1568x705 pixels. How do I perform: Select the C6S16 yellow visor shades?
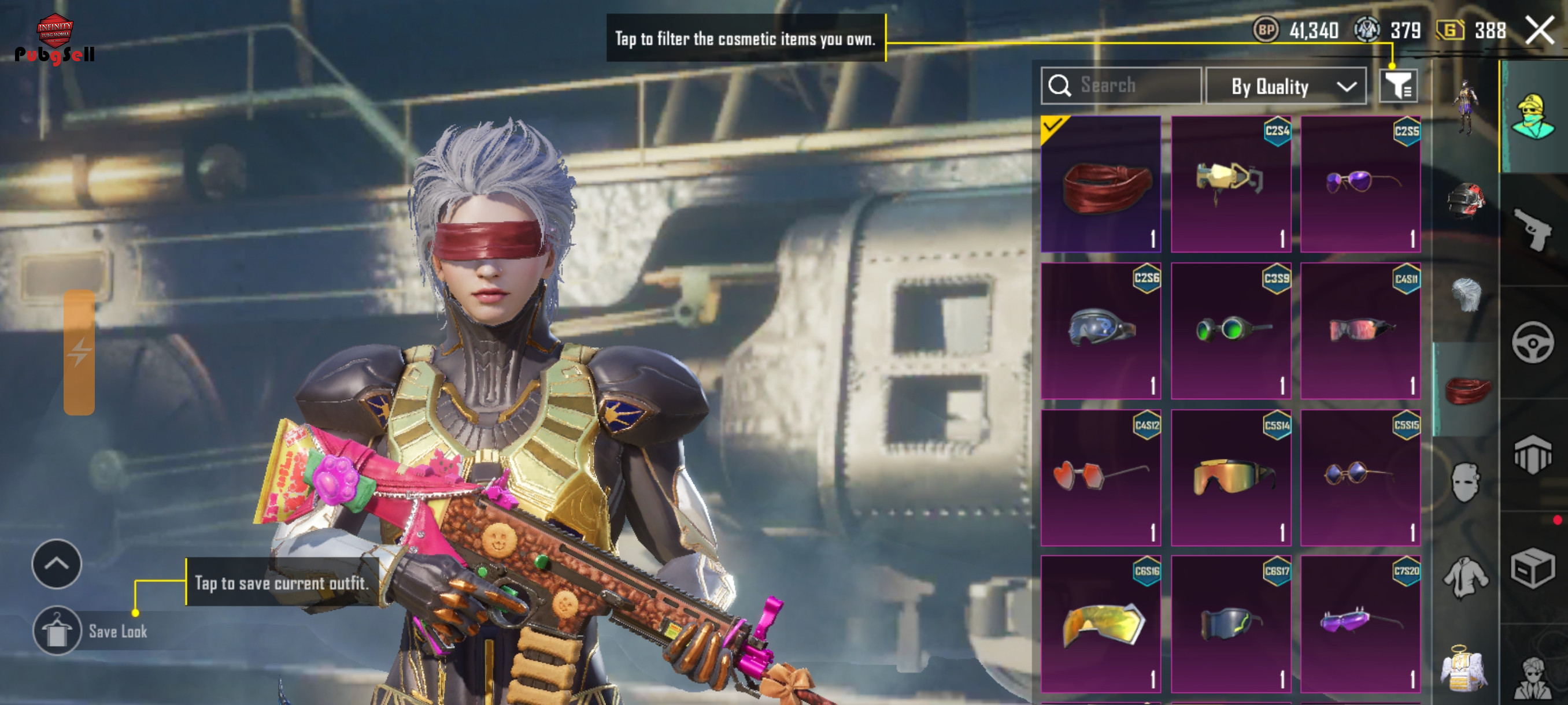coord(1100,624)
